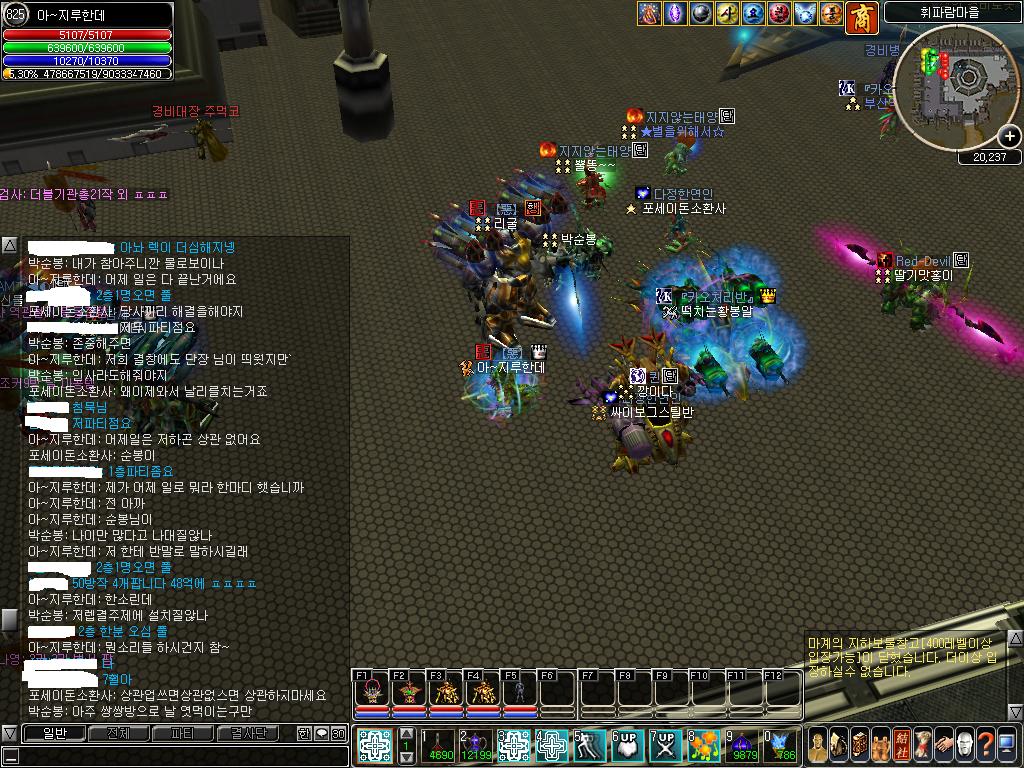Screen dimensions: 1024x768
Task: Select the F1 quick slot character
Action: pos(372,692)
